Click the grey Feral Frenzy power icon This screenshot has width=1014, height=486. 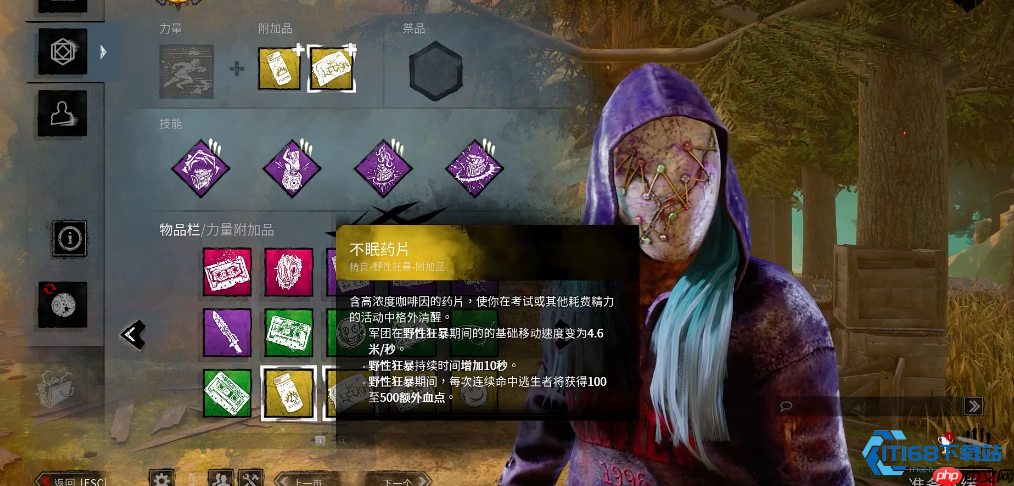186,70
